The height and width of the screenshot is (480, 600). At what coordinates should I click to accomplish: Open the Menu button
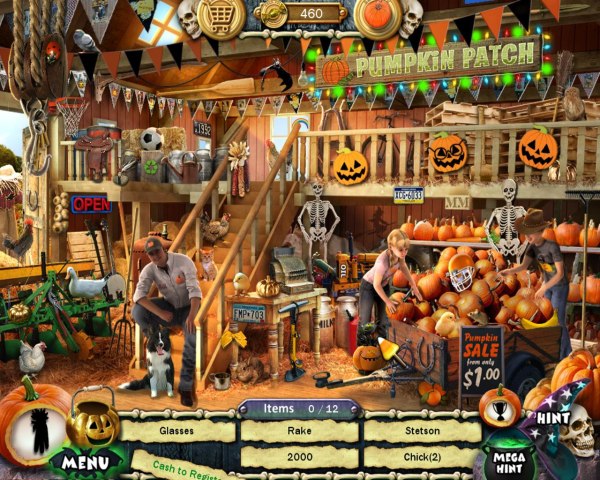tap(87, 463)
